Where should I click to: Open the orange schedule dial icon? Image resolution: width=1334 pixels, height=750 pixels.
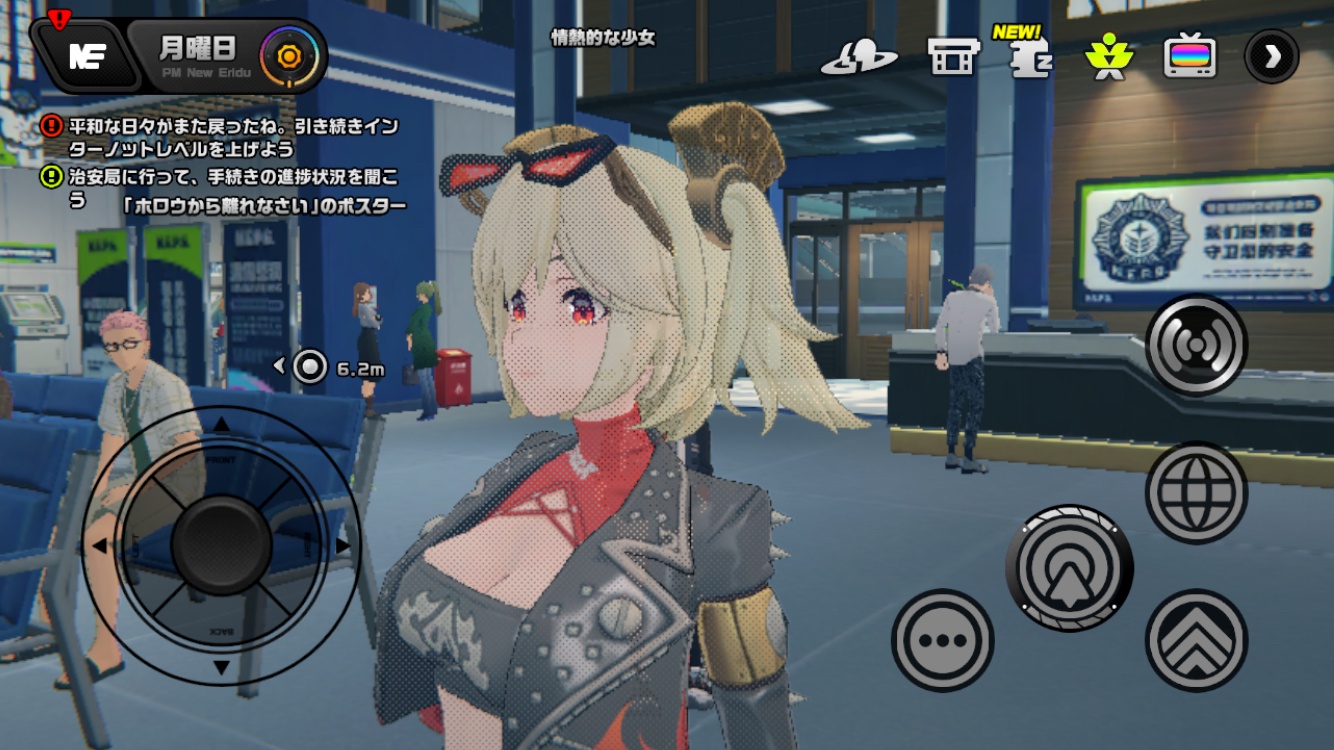pos(289,56)
